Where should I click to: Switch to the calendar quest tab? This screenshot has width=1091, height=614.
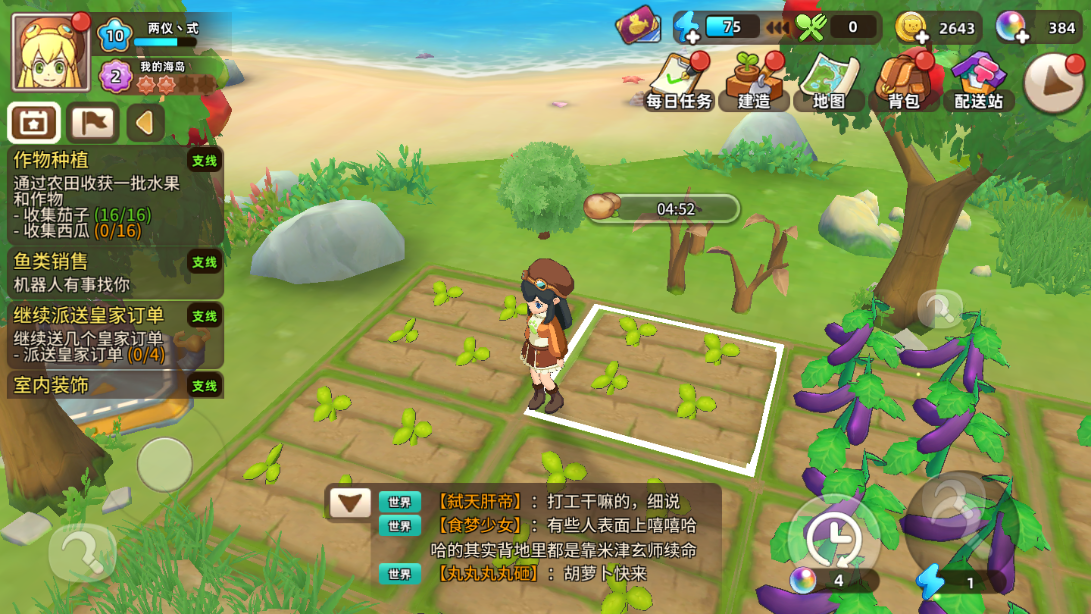click(x=34, y=123)
